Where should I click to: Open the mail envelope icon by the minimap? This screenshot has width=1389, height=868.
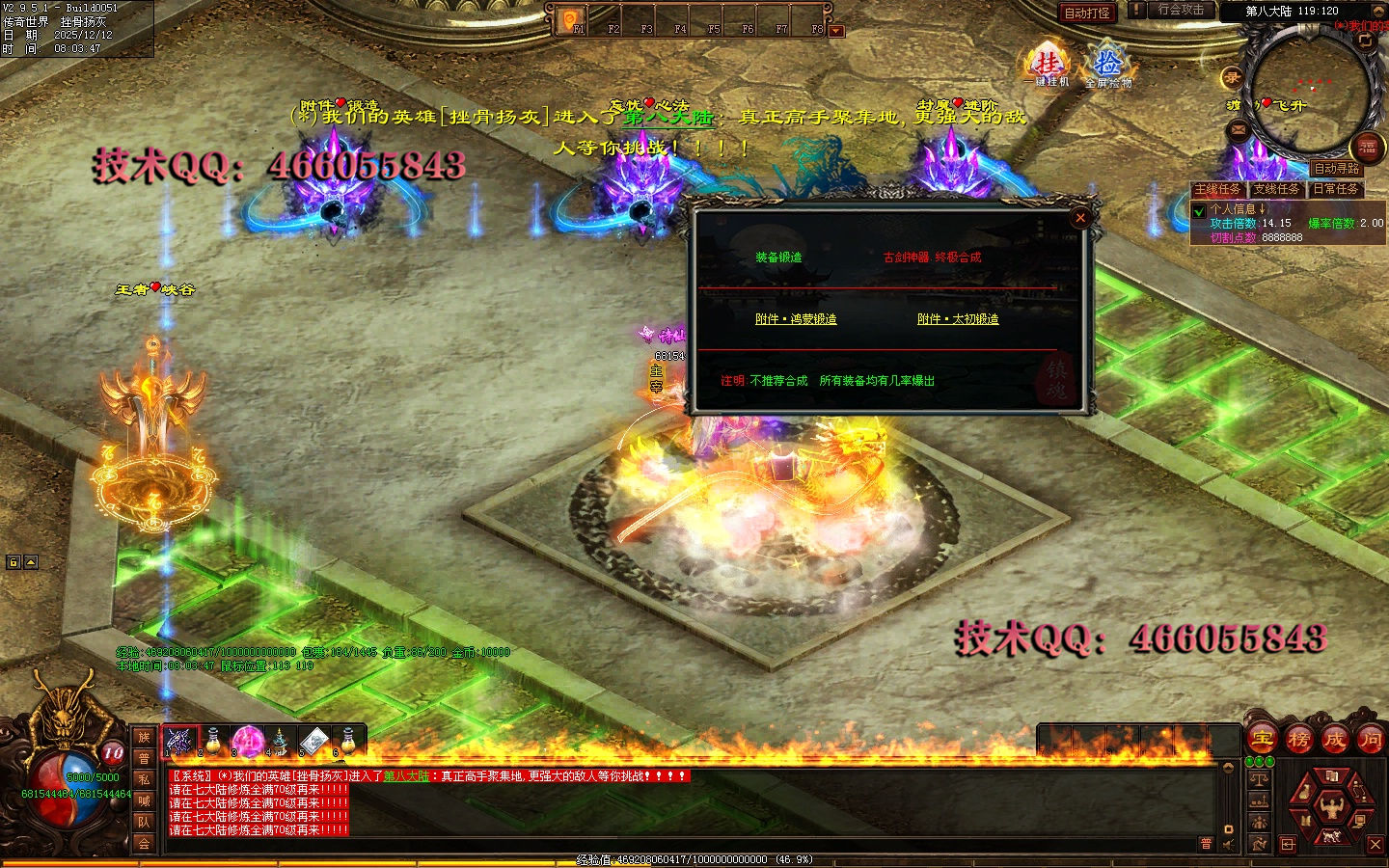[x=1239, y=129]
